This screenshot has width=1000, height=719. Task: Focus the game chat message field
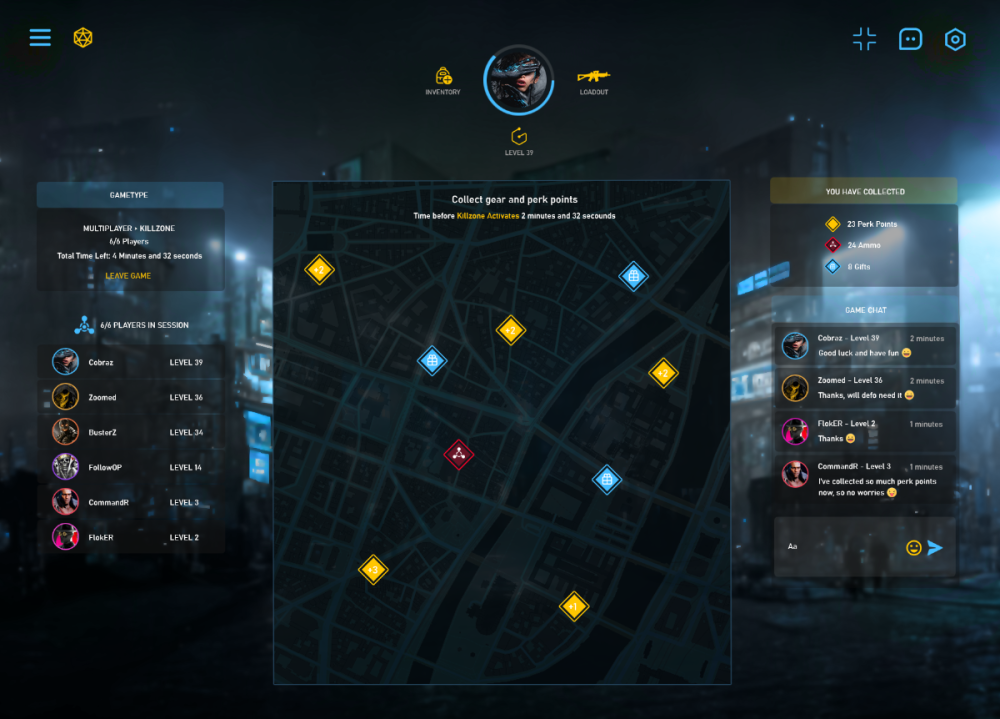click(x=840, y=547)
